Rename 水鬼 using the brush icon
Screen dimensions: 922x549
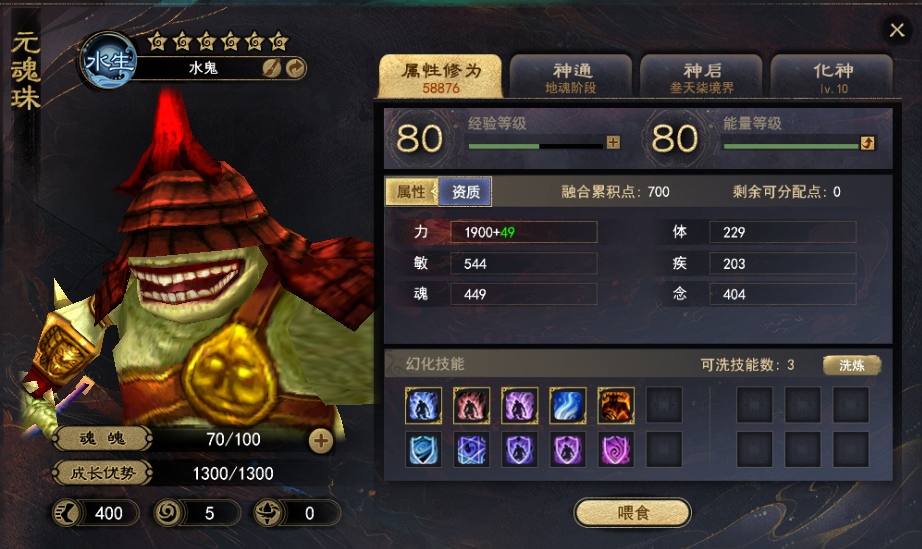(x=271, y=68)
